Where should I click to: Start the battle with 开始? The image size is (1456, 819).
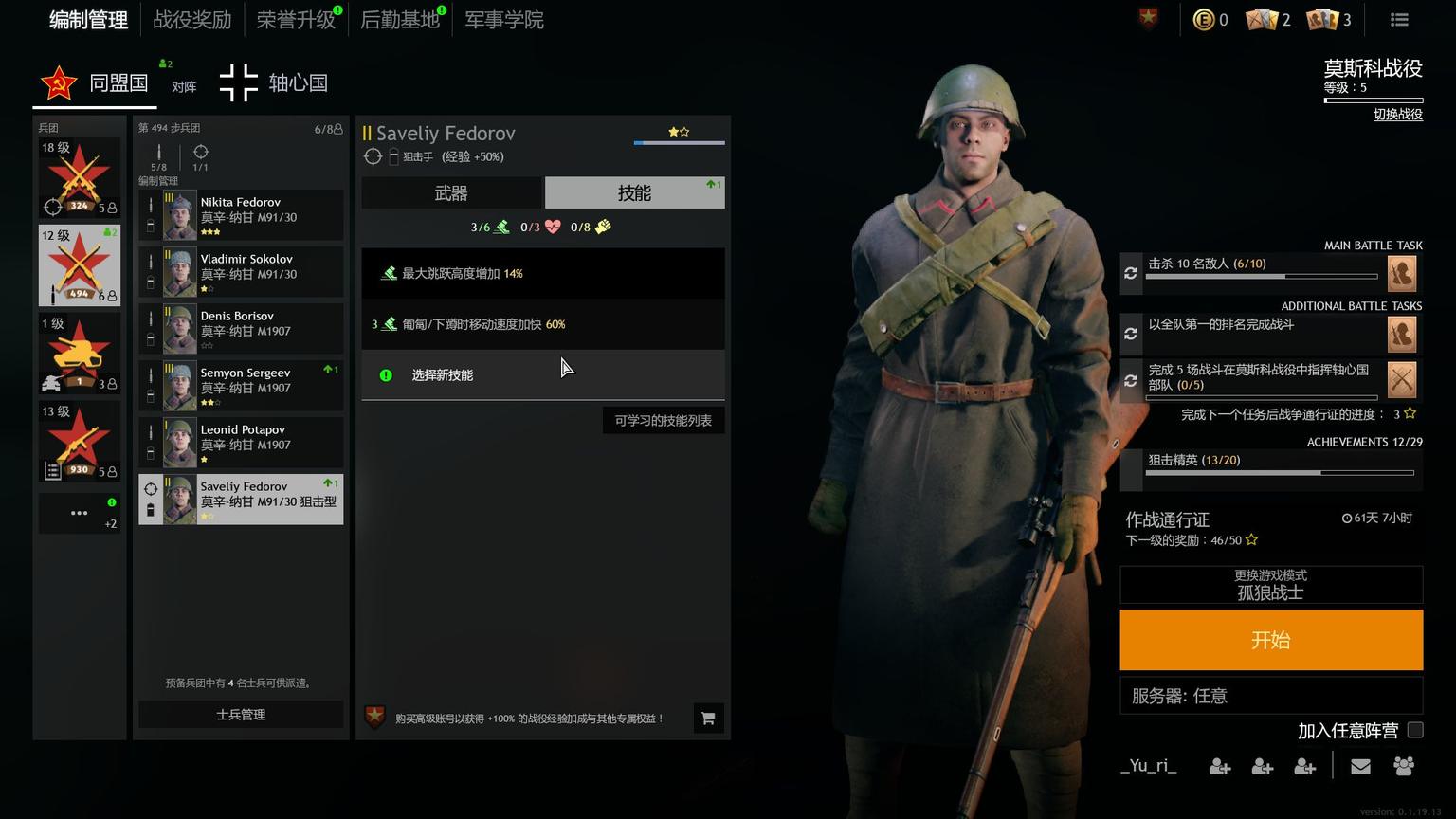tap(1270, 640)
